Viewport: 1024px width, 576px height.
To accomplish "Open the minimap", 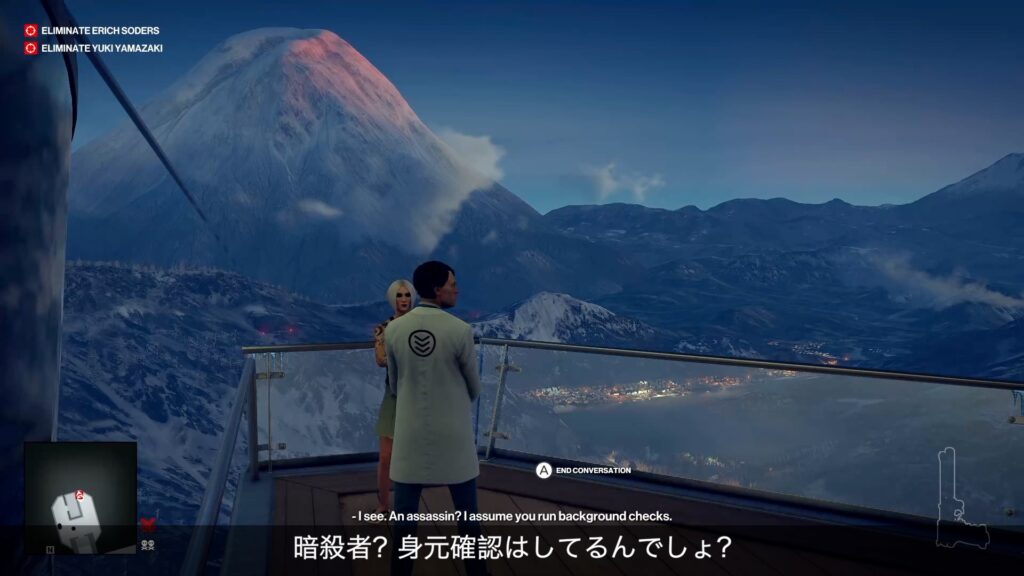I will tap(80, 498).
